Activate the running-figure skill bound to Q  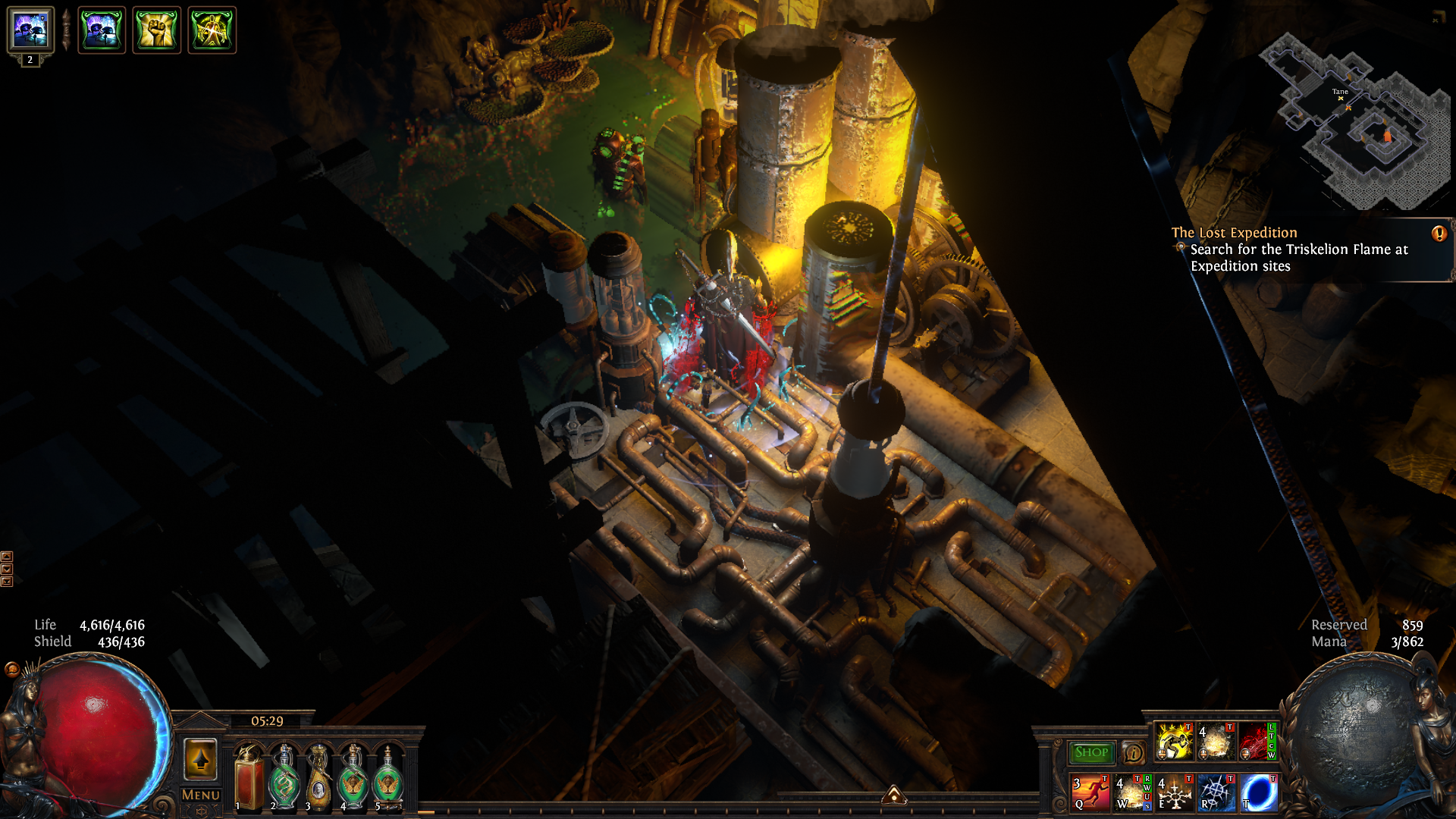tap(1090, 792)
